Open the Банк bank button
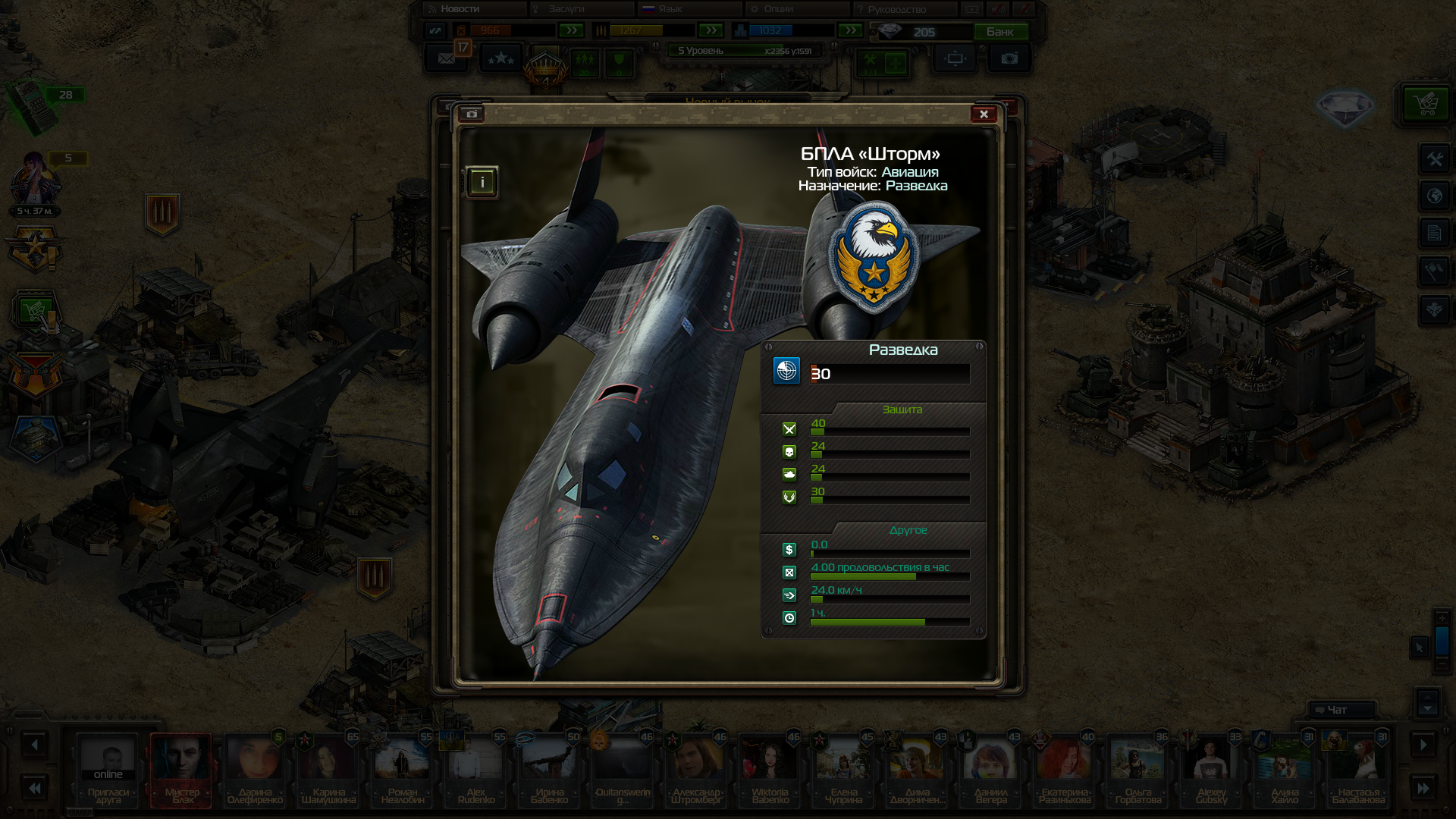The height and width of the screenshot is (819, 1456). tap(1000, 32)
